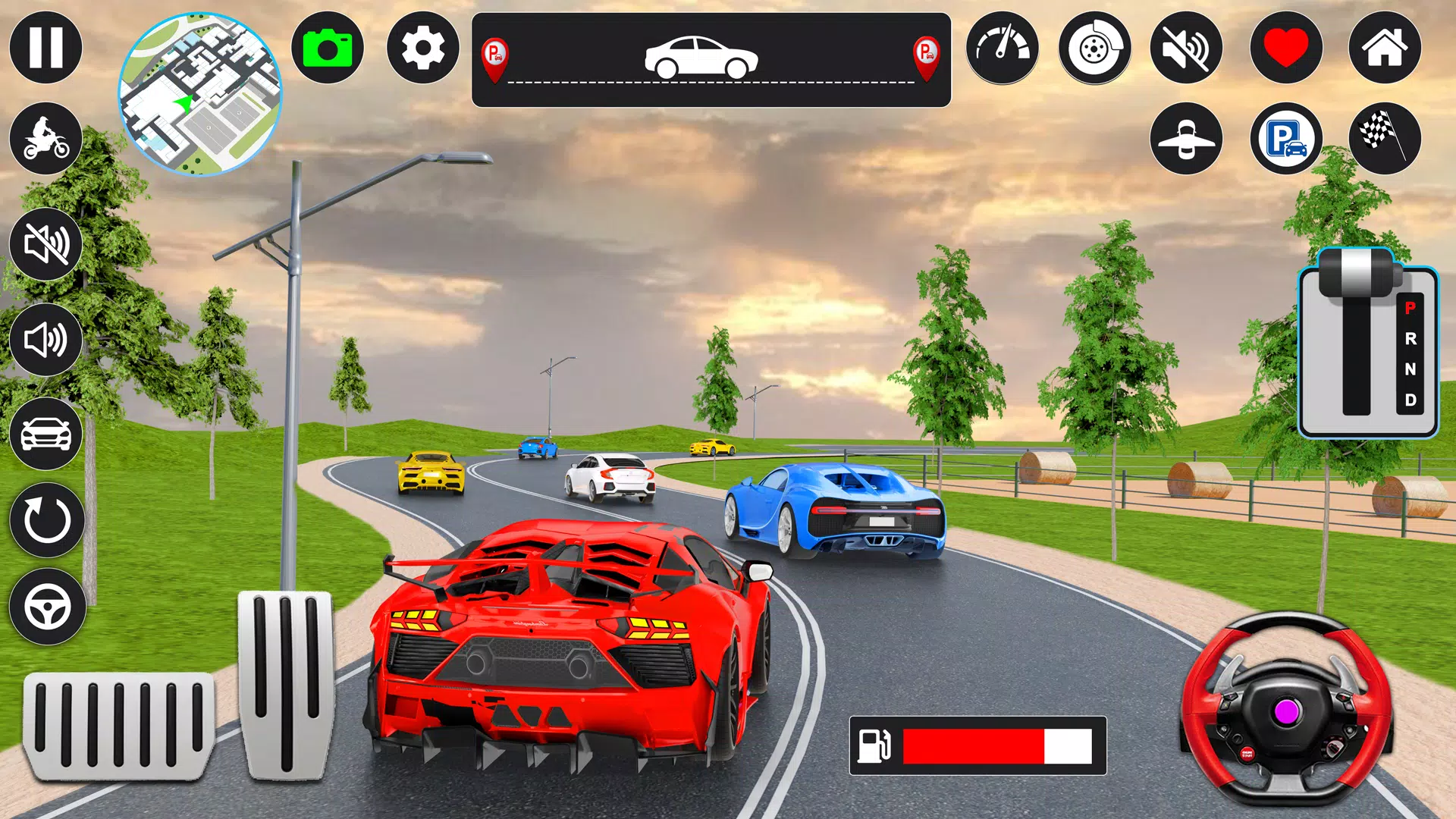Tap the red steering wheel
The width and height of the screenshot is (1456, 819).
[1286, 709]
